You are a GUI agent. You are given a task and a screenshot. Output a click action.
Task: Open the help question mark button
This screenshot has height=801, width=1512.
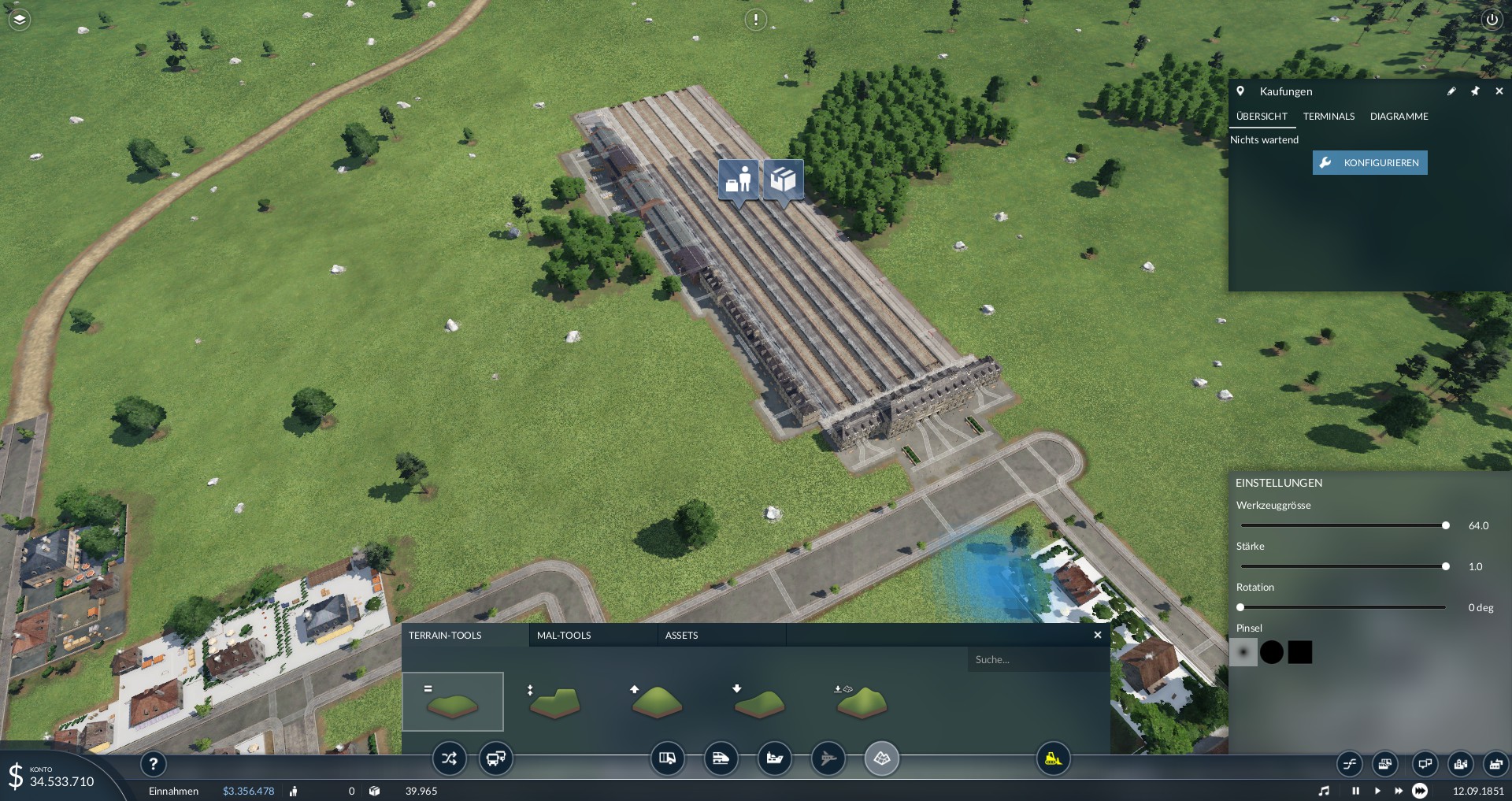(x=154, y=763)
